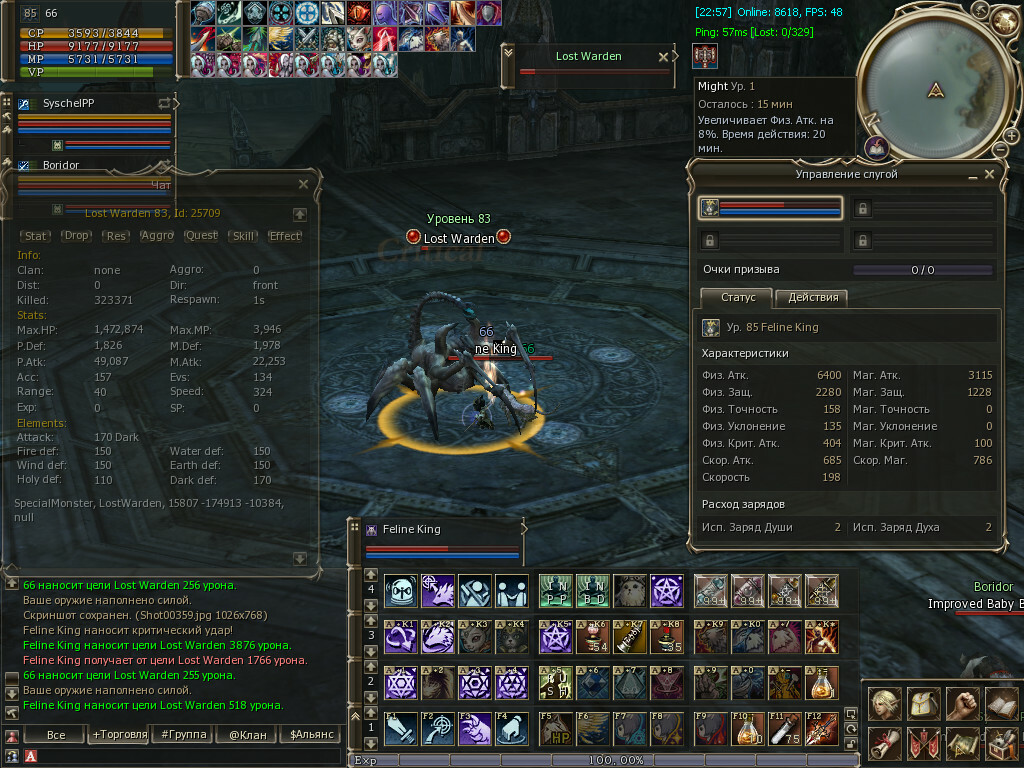
Task: Switch to the Действия tab
Action: 812,298
